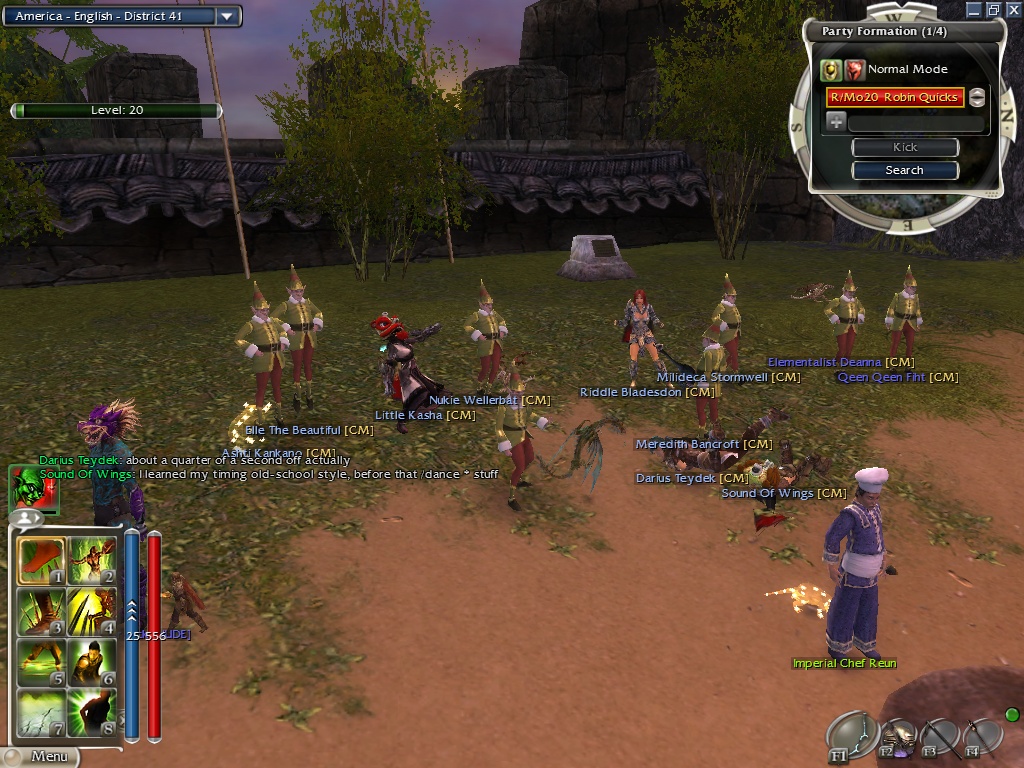Use skill 2 with the clawing figure

click(x=91, y=561)
